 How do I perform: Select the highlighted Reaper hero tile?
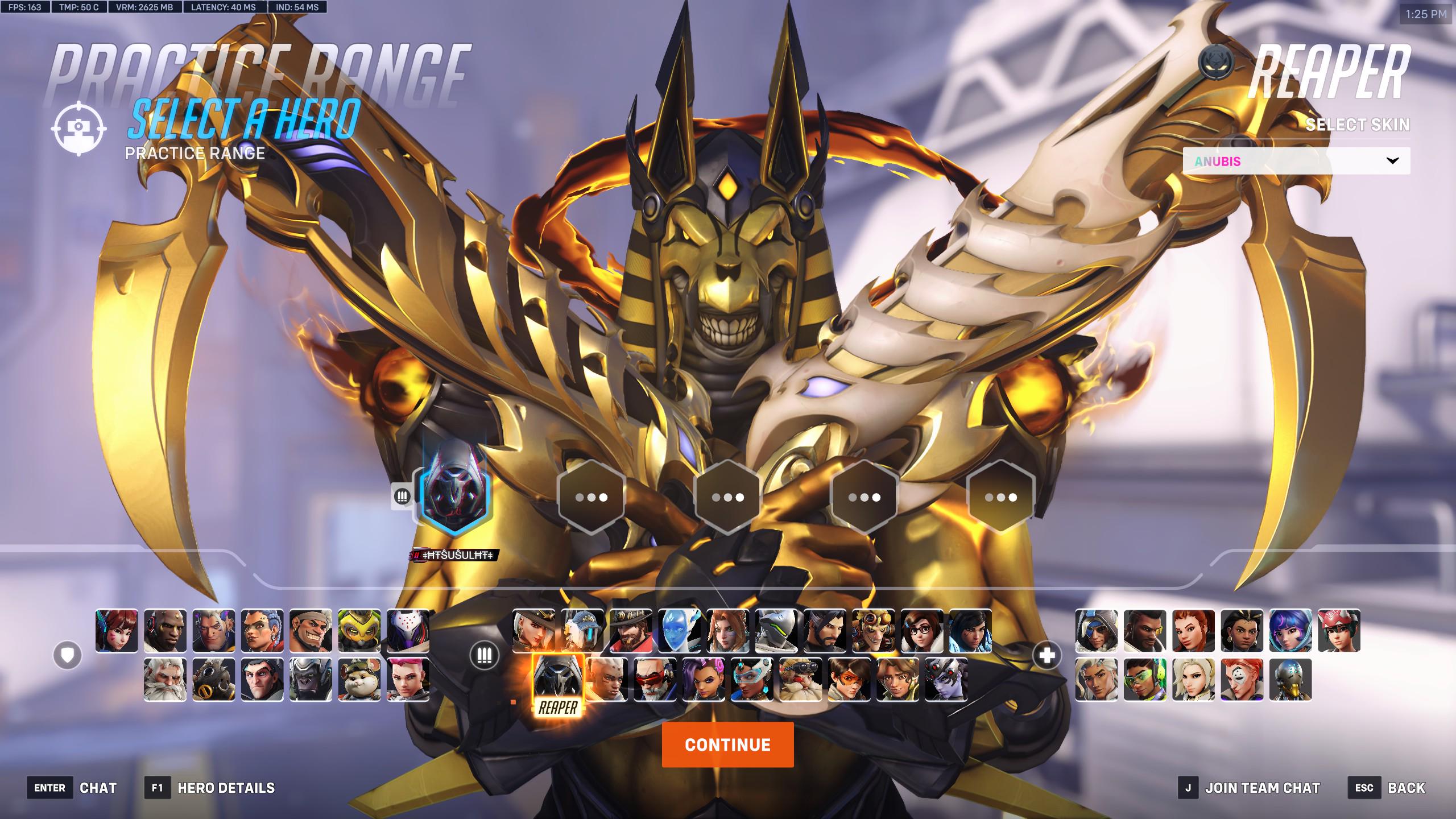pyautogui.click(x=558, y=682)
